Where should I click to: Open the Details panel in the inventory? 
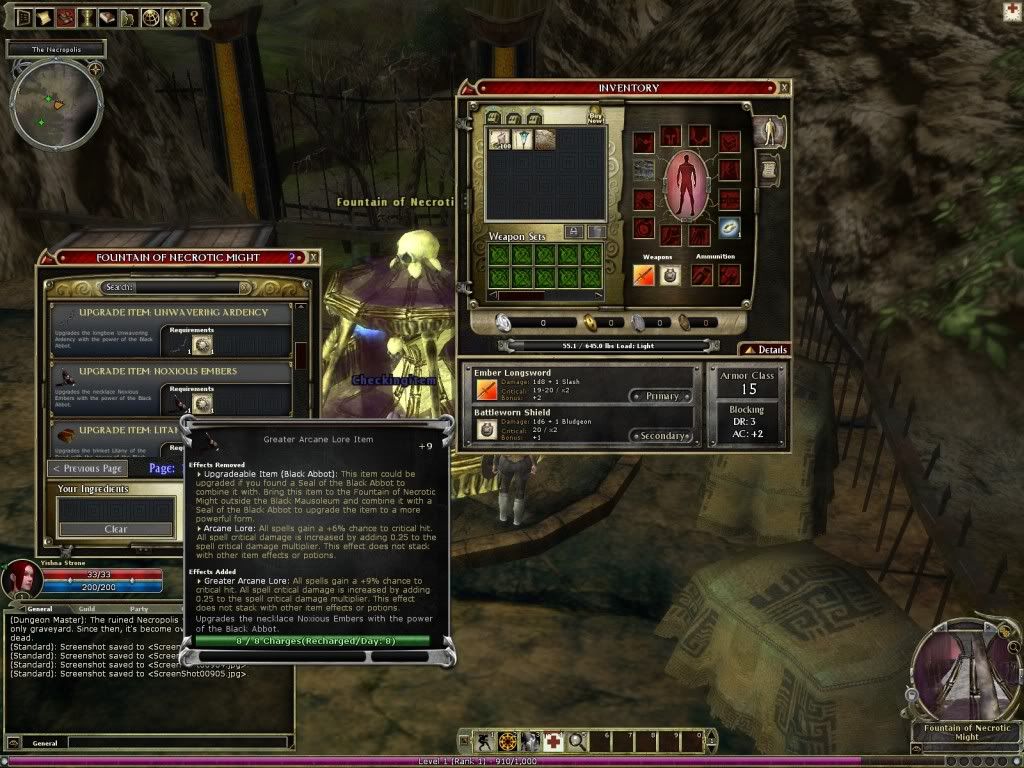point(764,350)
